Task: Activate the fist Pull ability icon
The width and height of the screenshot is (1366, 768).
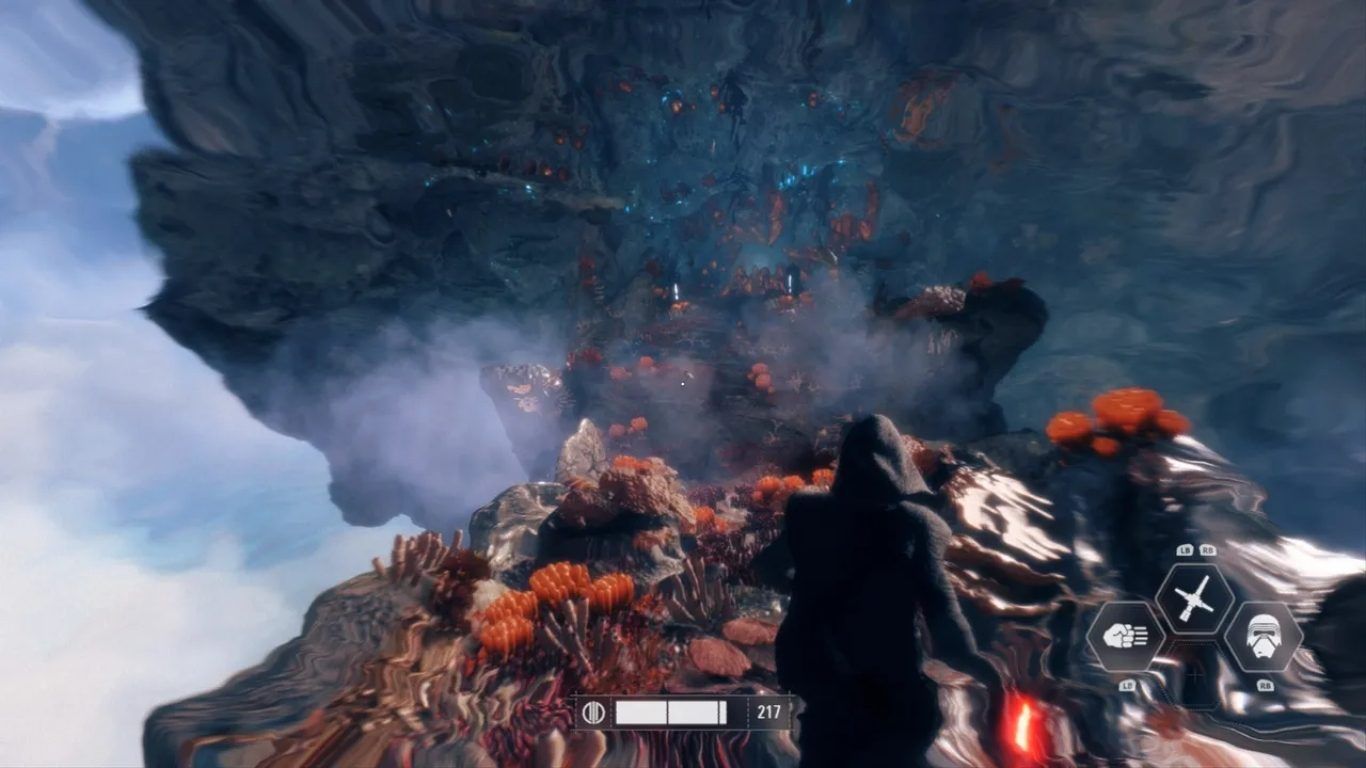Action: [x=1125, y=636]
